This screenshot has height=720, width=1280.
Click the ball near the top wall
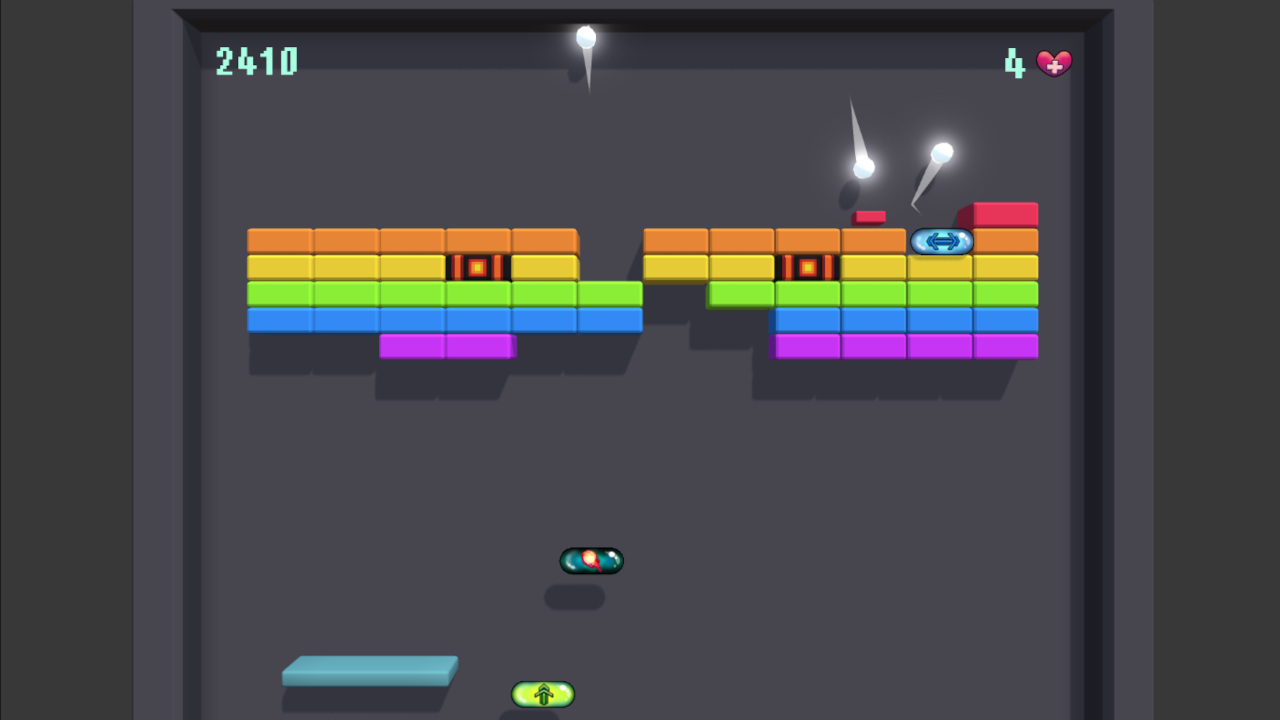click(x=586, y=38)
